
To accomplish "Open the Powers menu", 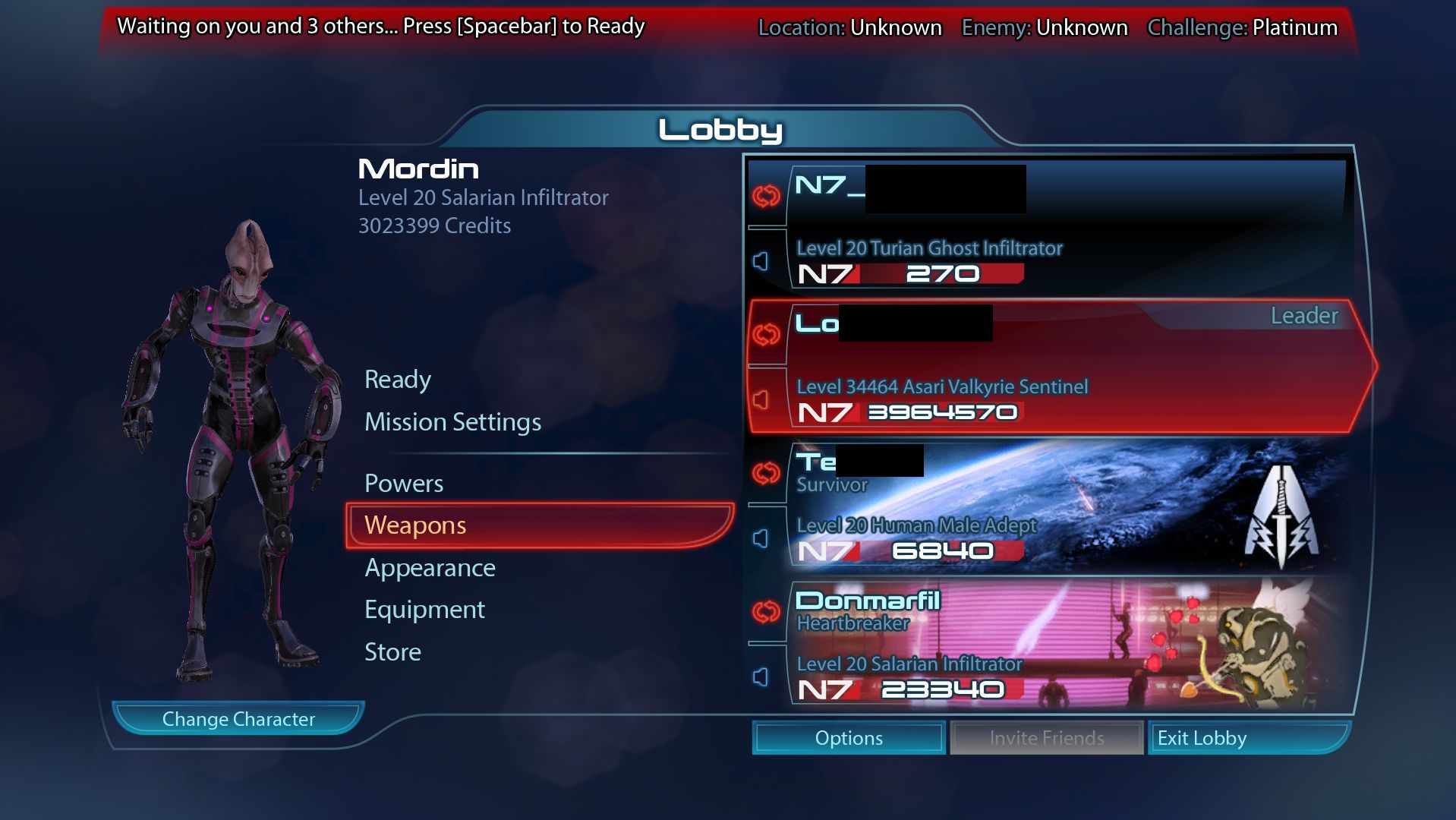I will (x=404, y=484).
